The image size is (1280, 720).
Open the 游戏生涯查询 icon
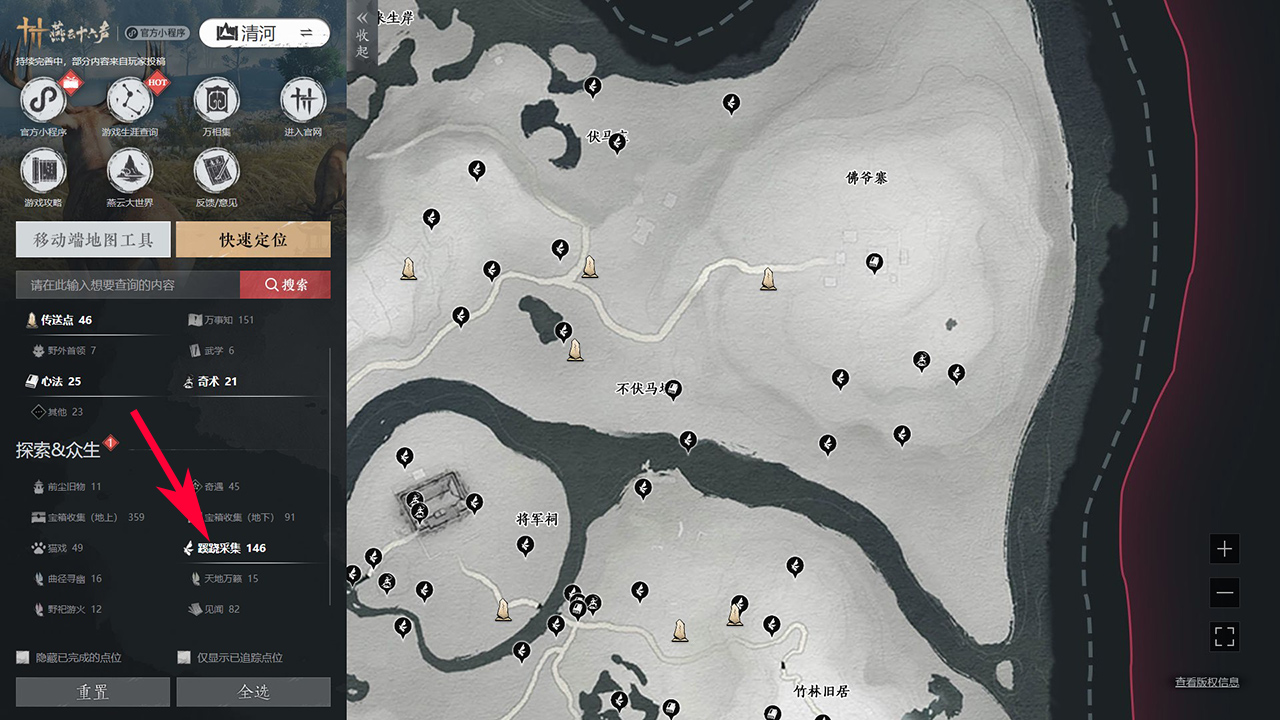129,101
